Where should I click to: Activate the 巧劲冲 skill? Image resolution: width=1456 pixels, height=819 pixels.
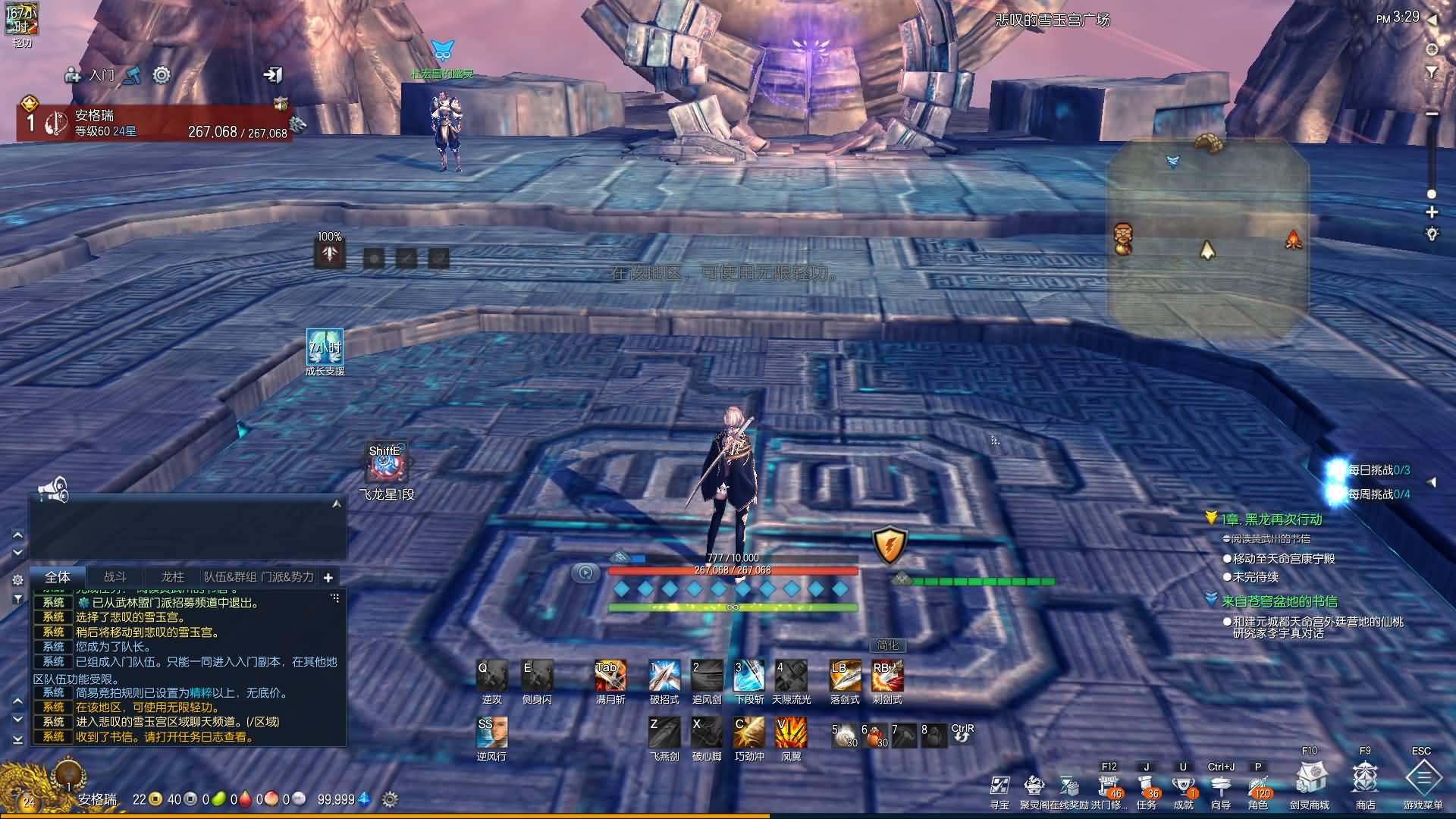point(748,733)
